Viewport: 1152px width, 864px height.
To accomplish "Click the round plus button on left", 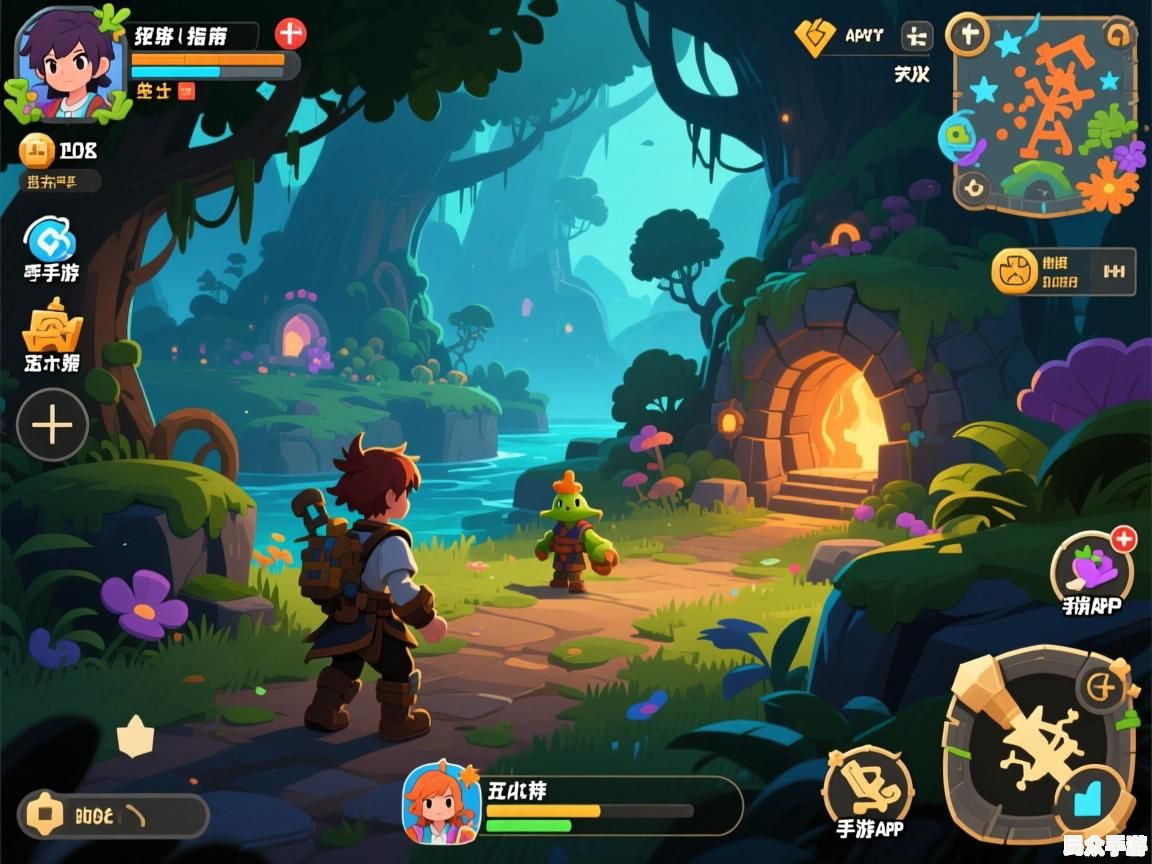I will click(52, 425).
